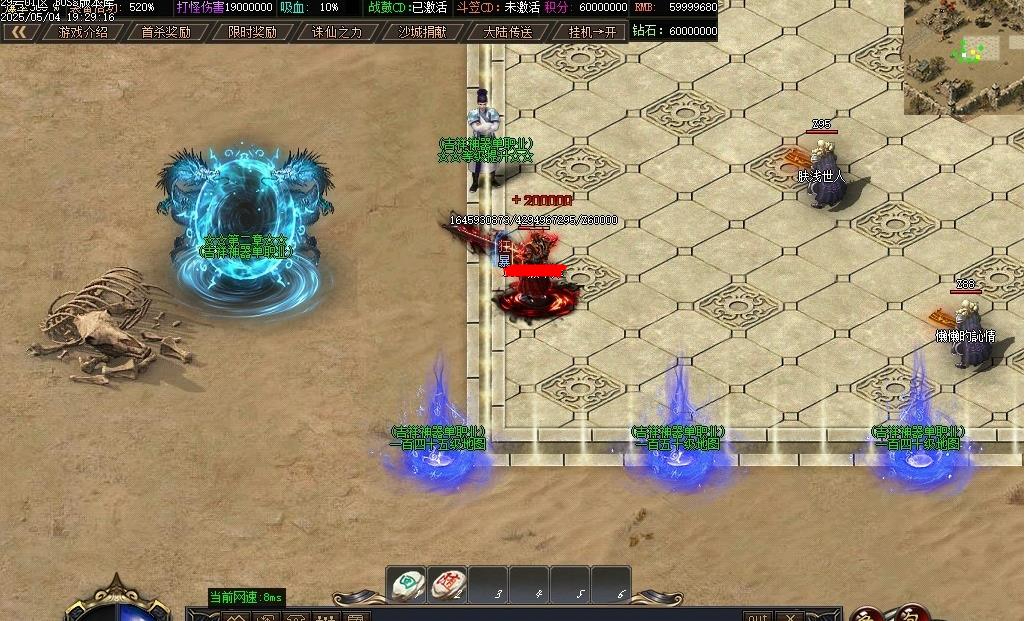Viewport: 1030px width, 621px height.
Task: Open the 大陆传送 continent teleport menu
Action: [508, 32]
